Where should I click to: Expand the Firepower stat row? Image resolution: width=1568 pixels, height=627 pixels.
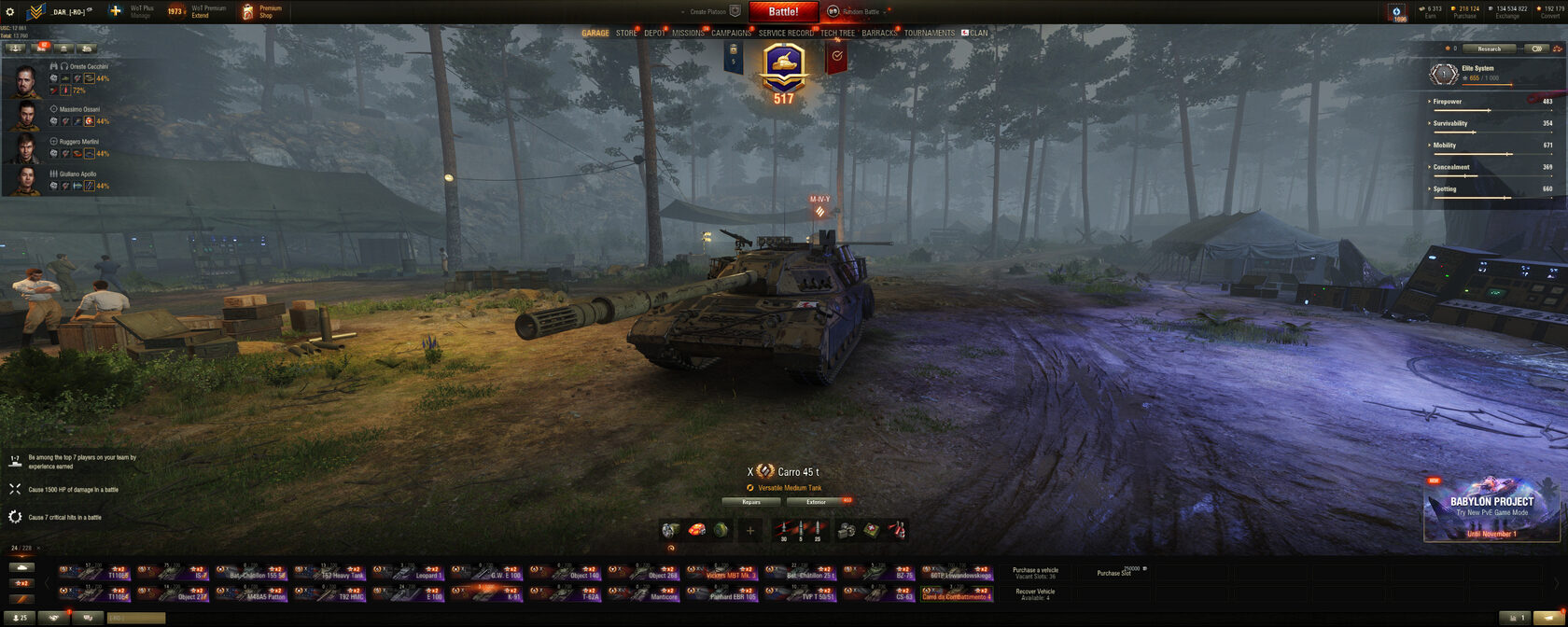[x=1448, y=102]
